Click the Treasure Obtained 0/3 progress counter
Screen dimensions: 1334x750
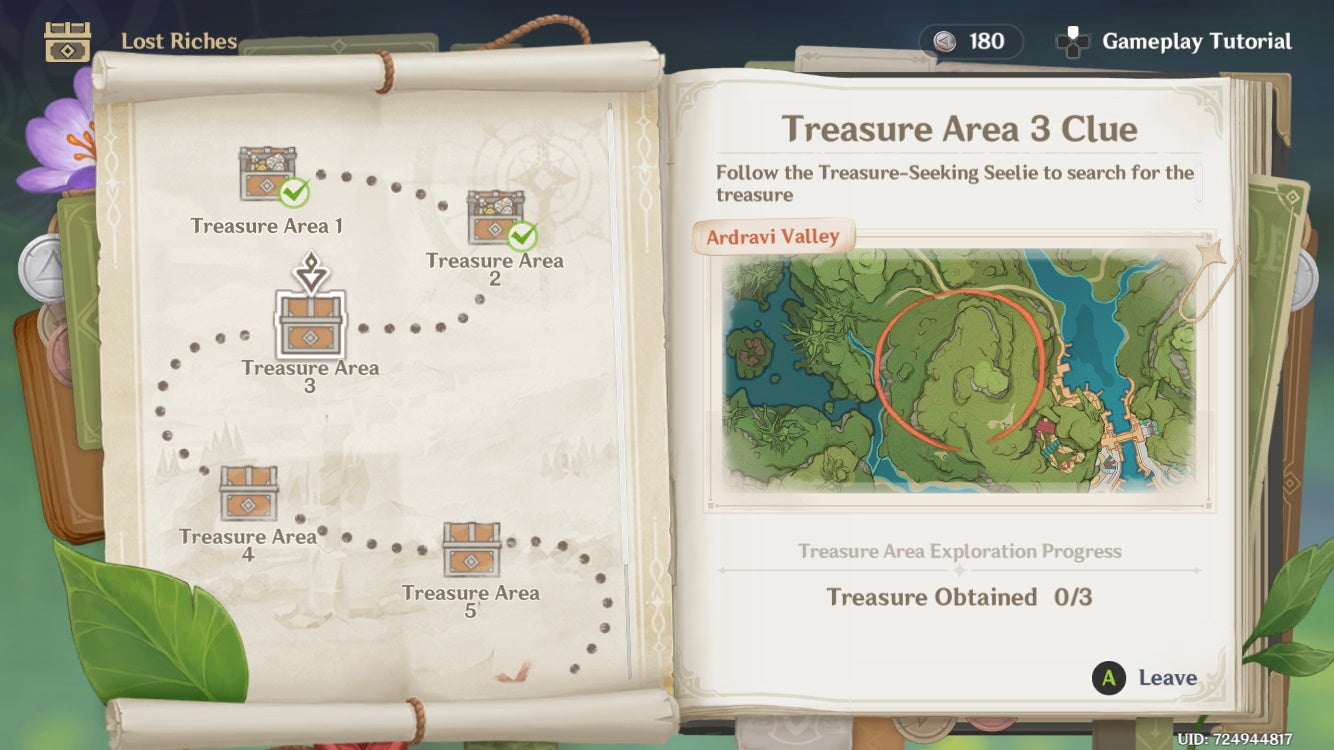[x=958, y=597]
